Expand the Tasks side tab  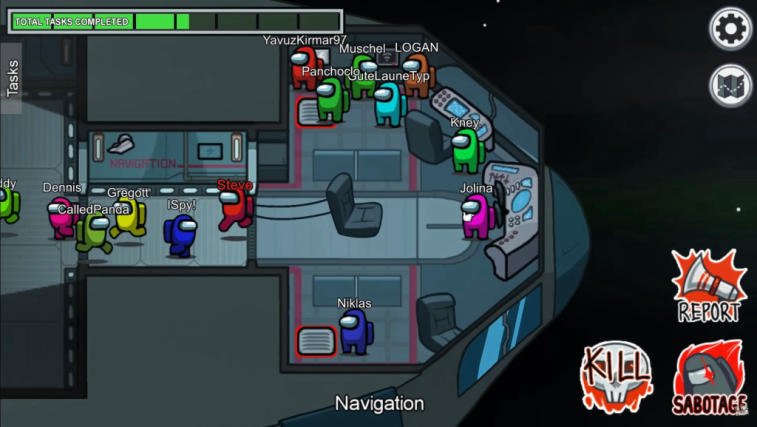click(x=12, y=78)
